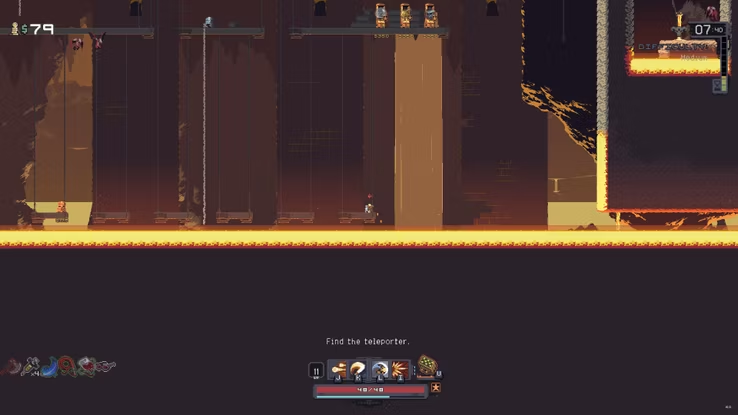The height and width of the screenshot is (415, 738).
Task: Trigger the blue crescent utility skill
Action: (379, 370)
